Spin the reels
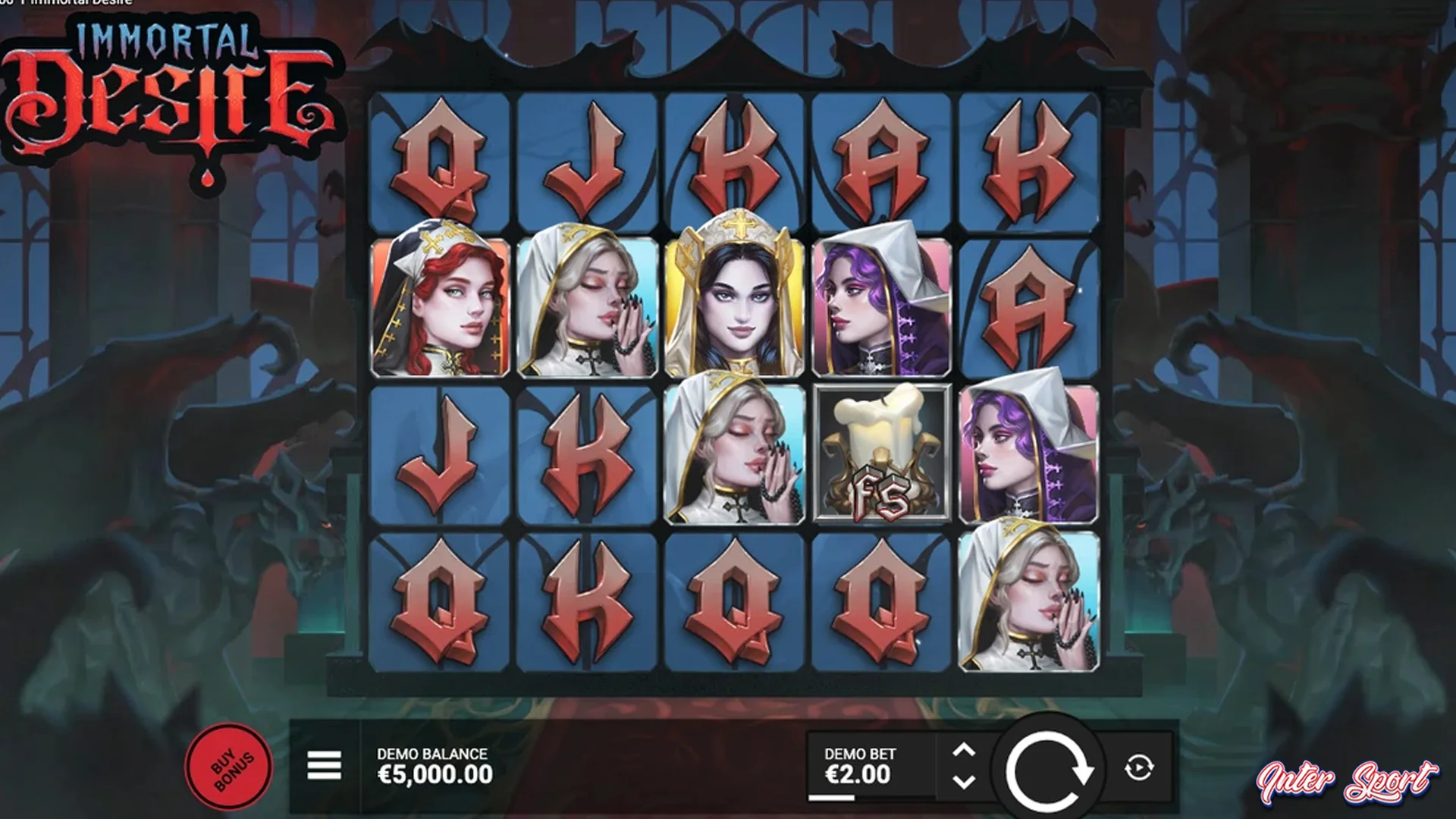This screenshot has height=819, width=1456. click(1048, 770)
